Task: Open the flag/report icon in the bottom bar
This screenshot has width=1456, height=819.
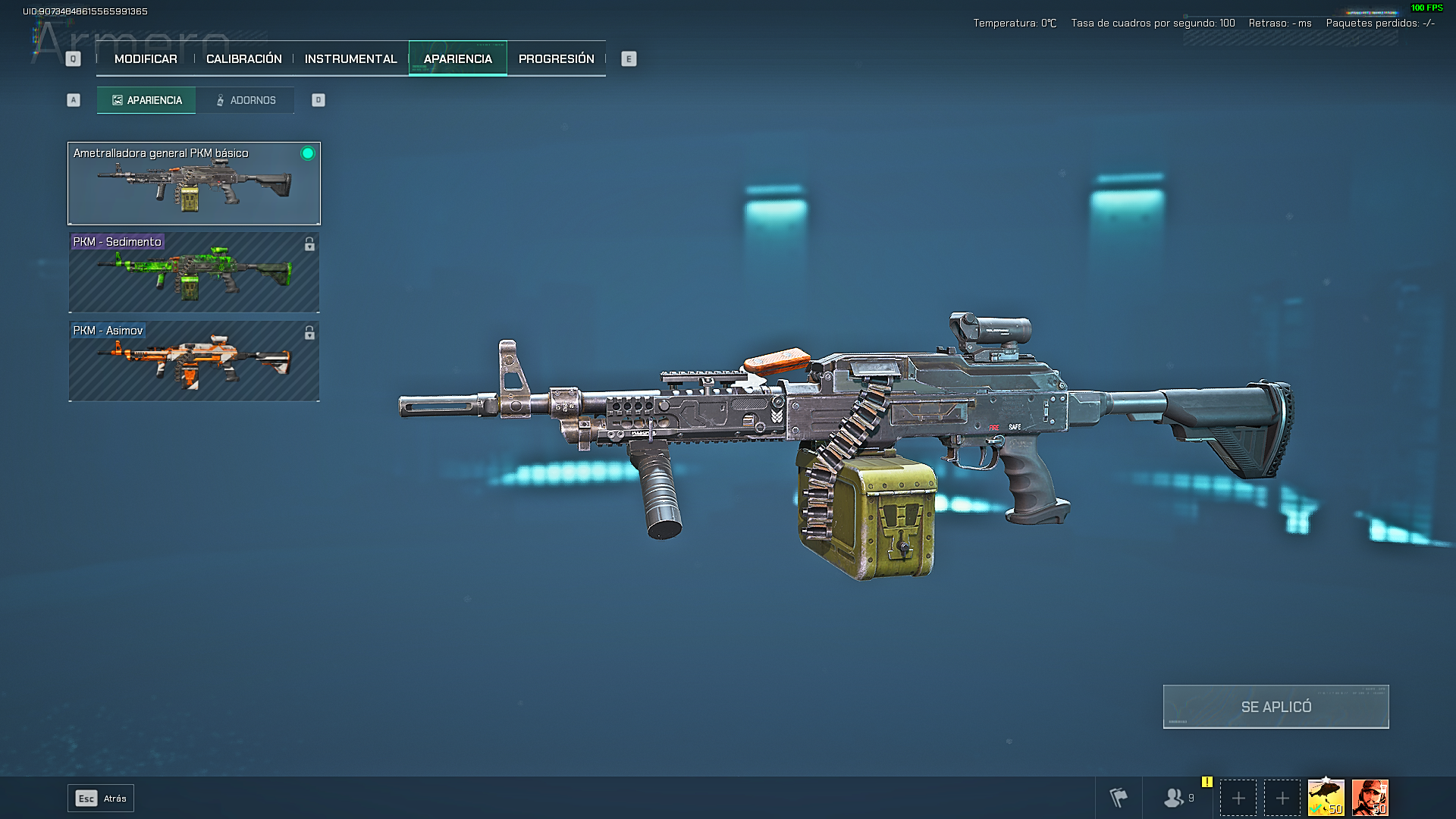Action: coord(1117,798)
